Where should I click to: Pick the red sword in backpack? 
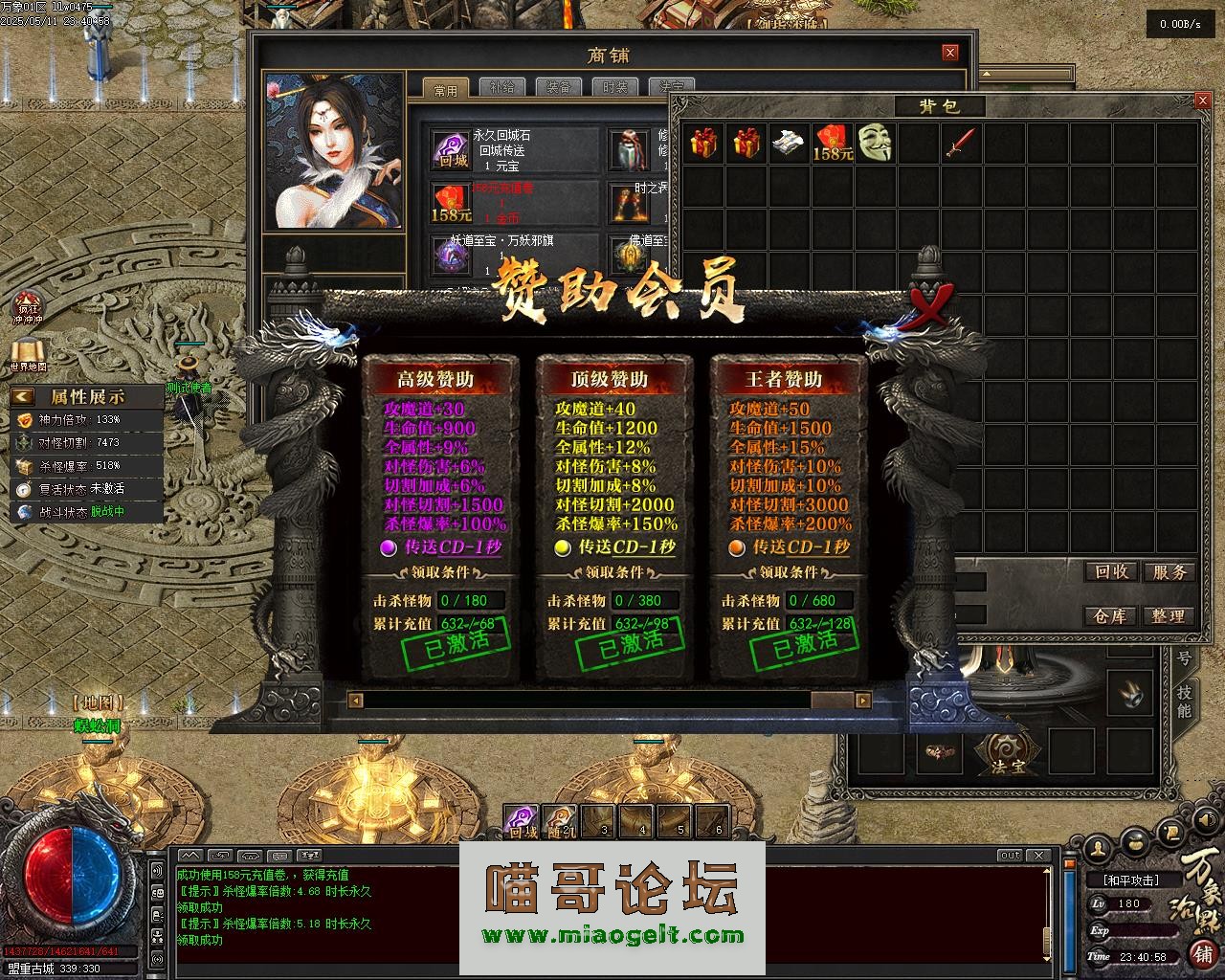point(960,142)
